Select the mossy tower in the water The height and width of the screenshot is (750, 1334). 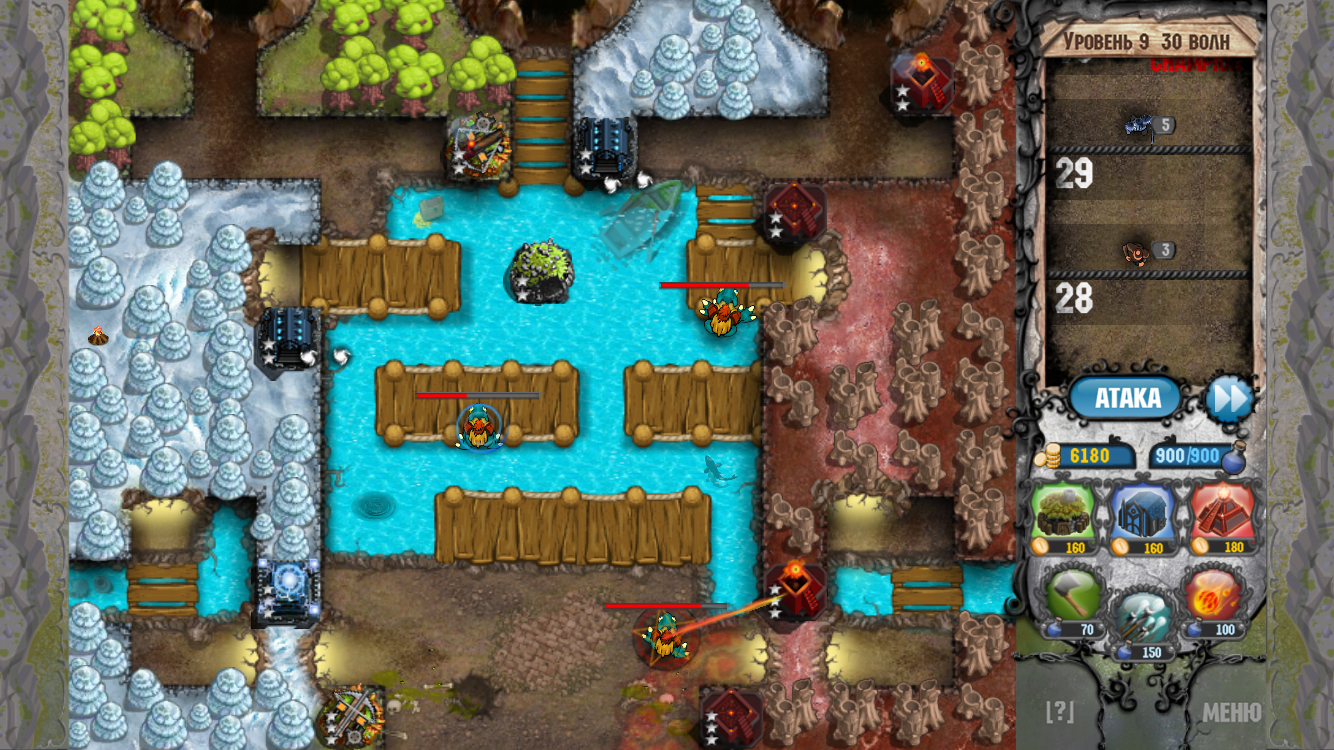click(x=542, y=272)
